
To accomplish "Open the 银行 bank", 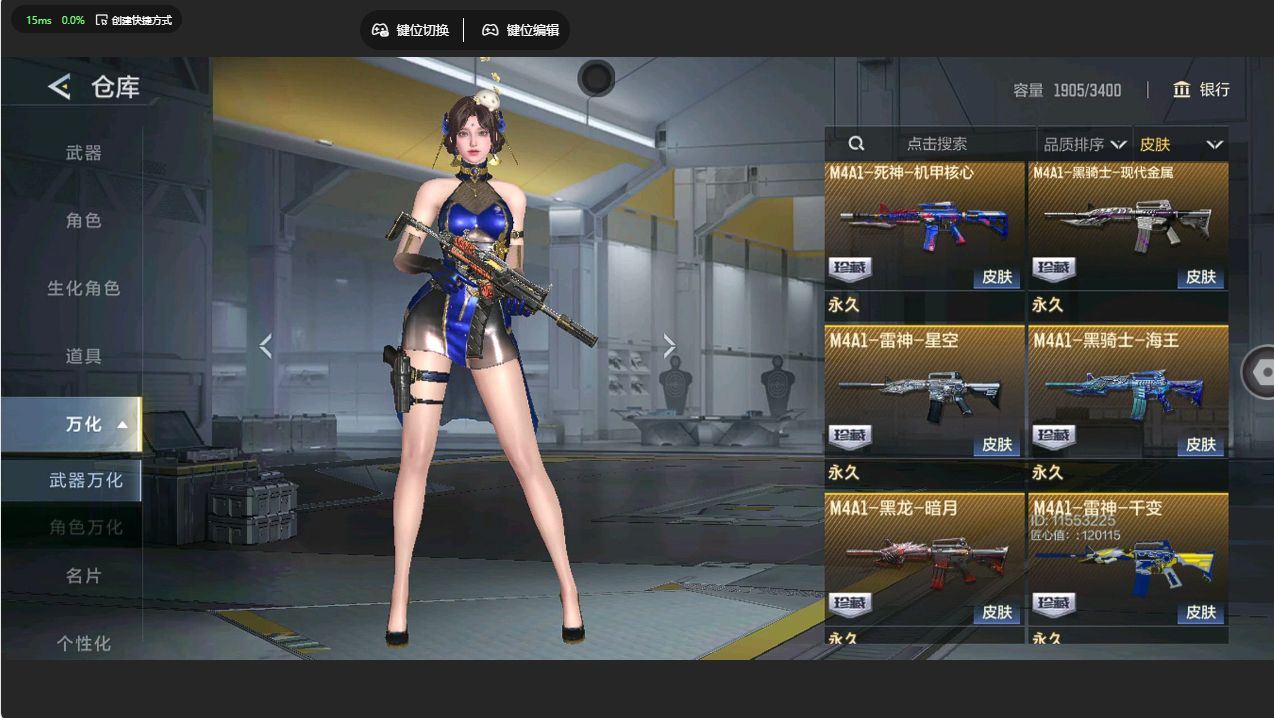I will (1201, 90).
